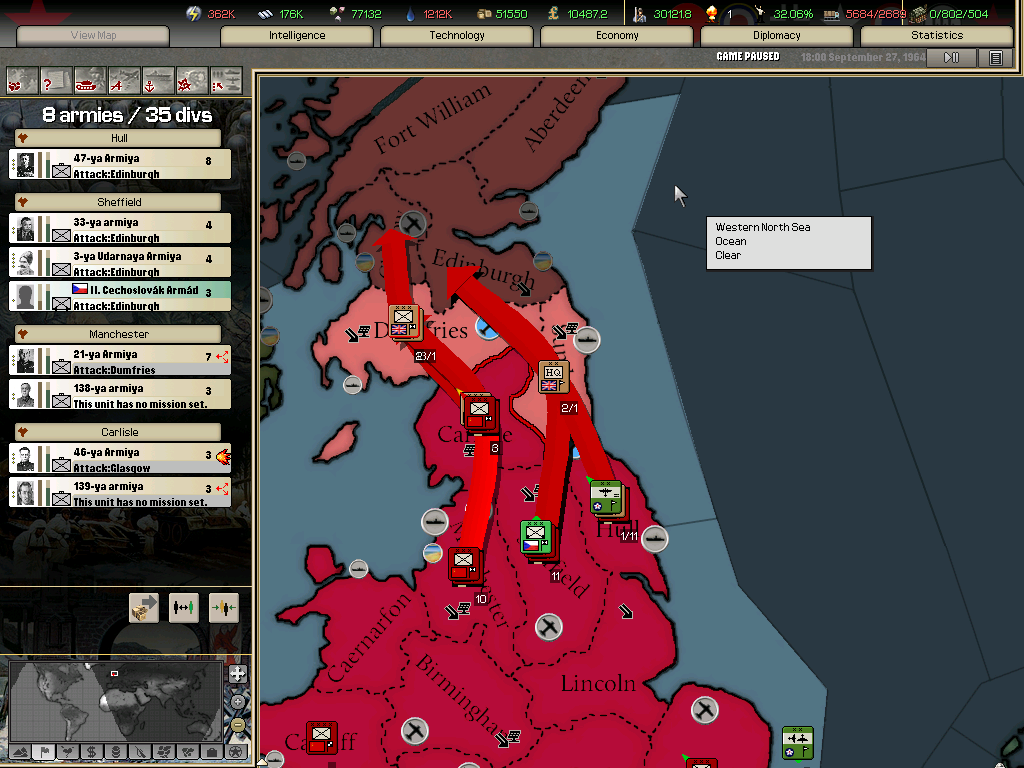1024x768 pixels.
Task: Open the red tank land units filter
Action: pos(90,80)
